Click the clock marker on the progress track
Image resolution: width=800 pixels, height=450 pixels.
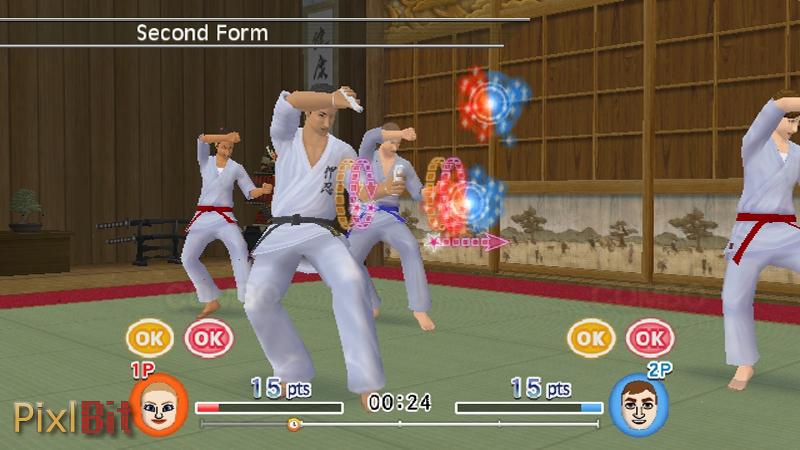pyautogui.click(x=294, y=424)
